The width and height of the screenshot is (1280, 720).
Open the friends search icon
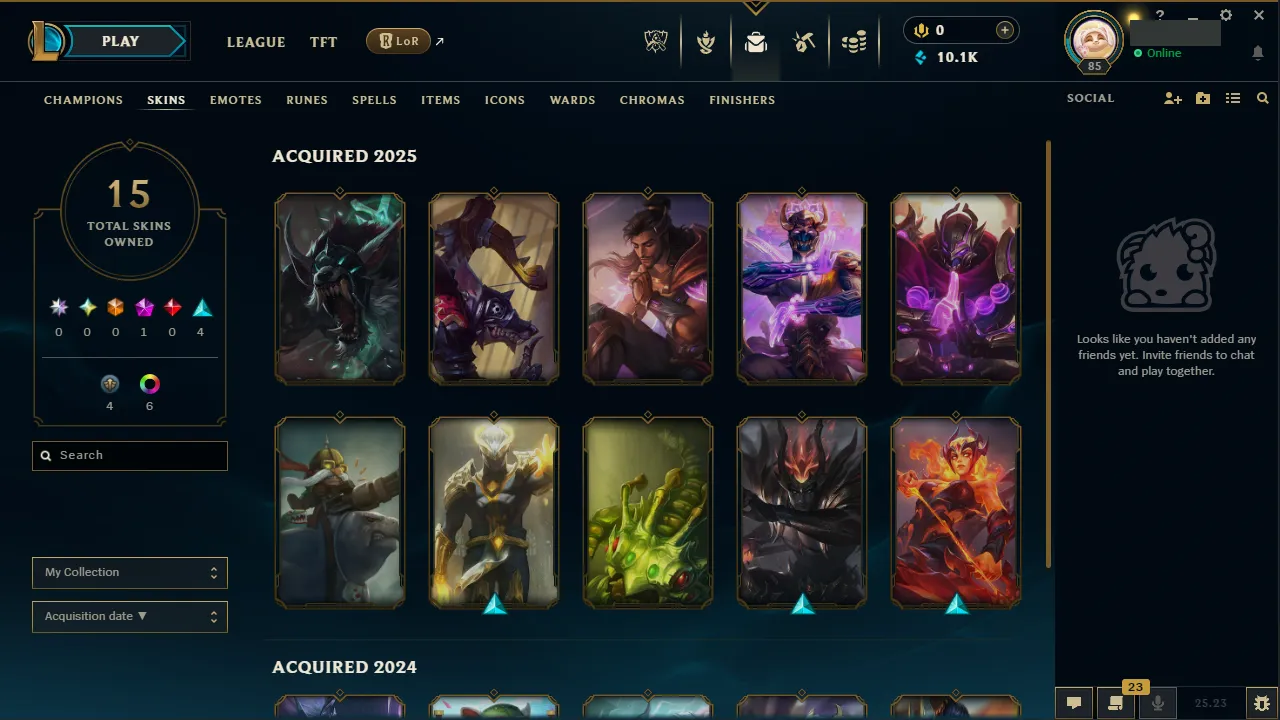coord(1262,98)
